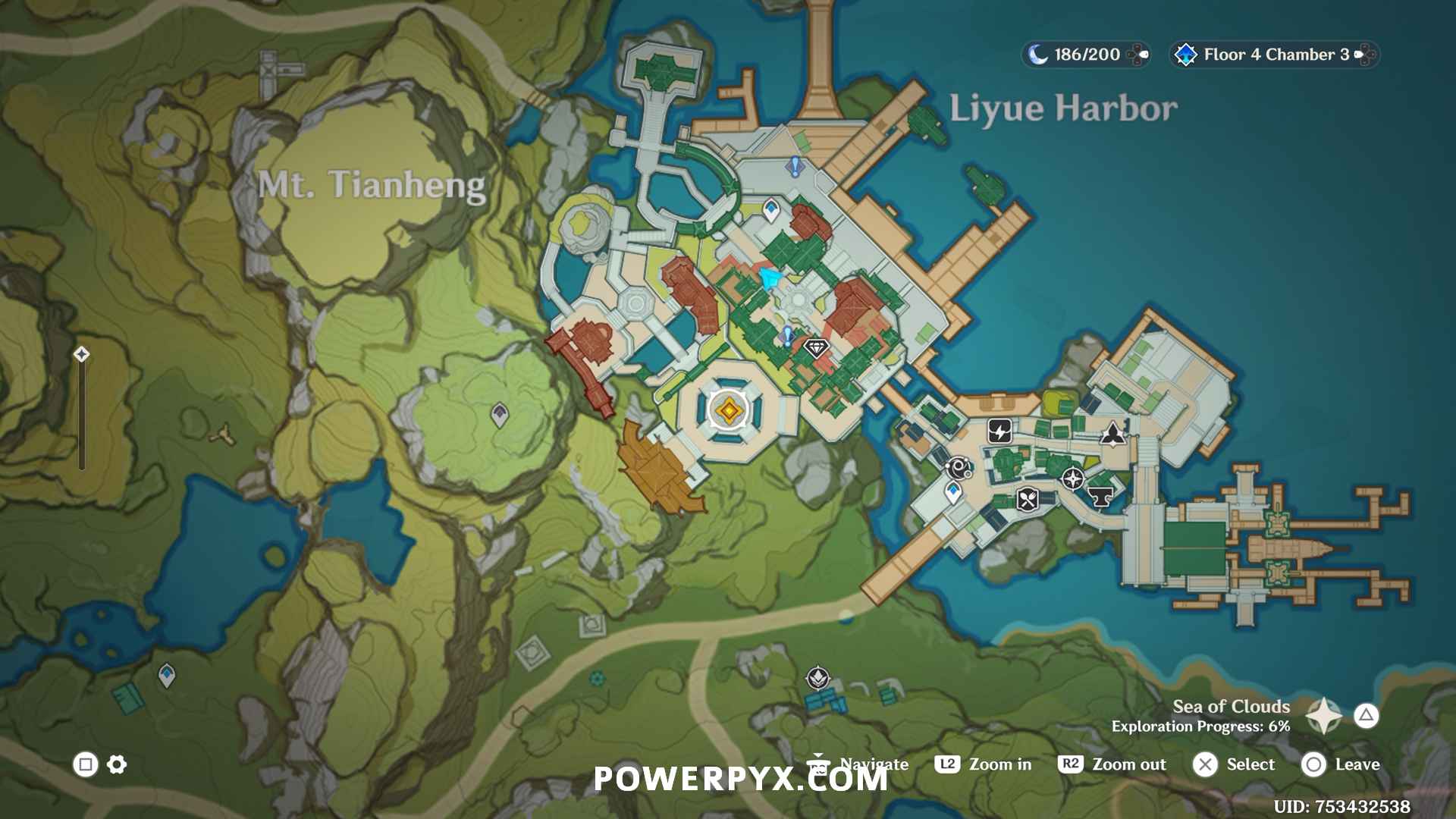The height and width of the screenshot is (819, 1456).
Task: Select the fork and spoon restaurant marker
Action: (1028, 500)
